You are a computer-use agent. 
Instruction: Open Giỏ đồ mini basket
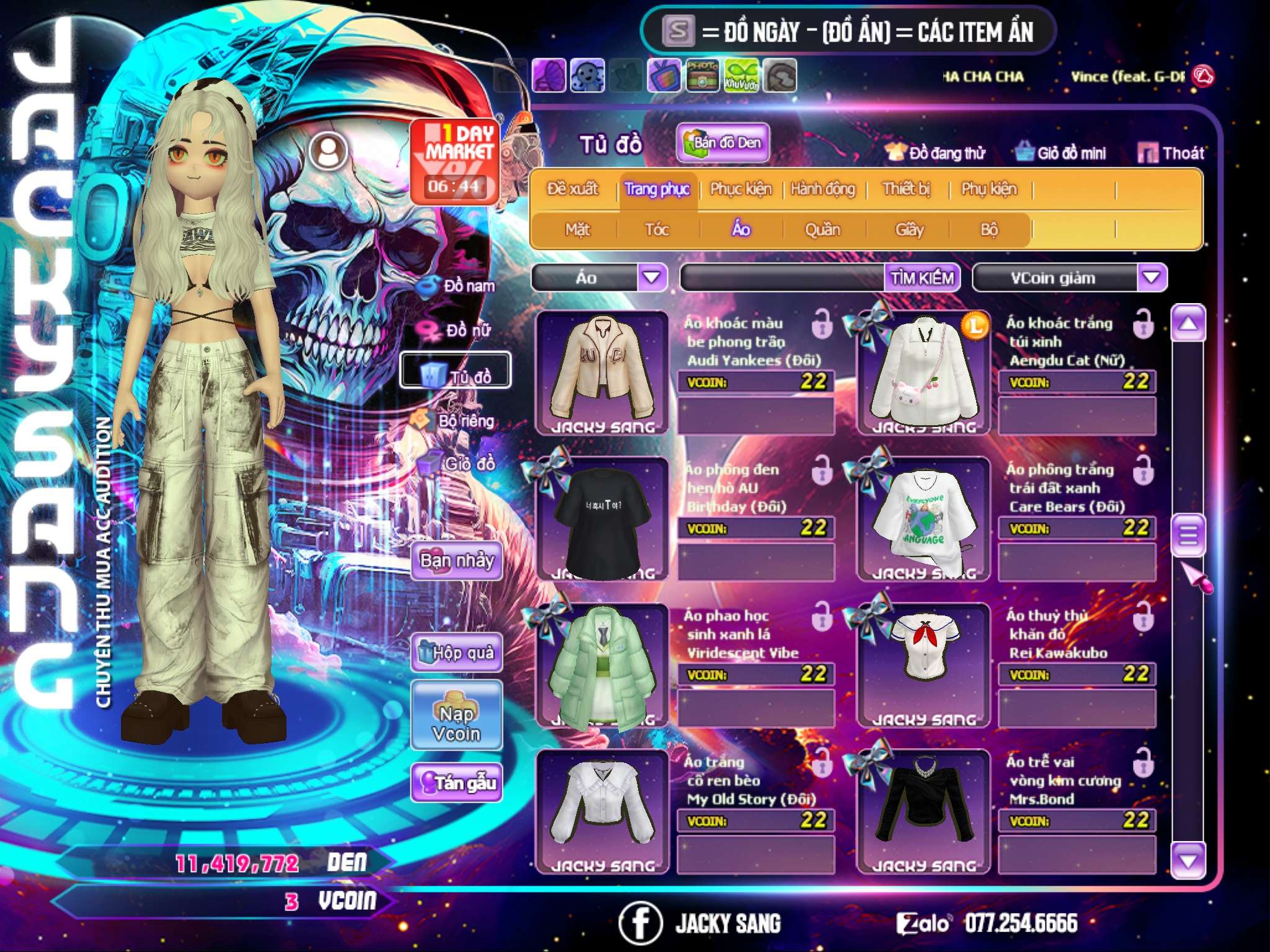pos(1061,152)
